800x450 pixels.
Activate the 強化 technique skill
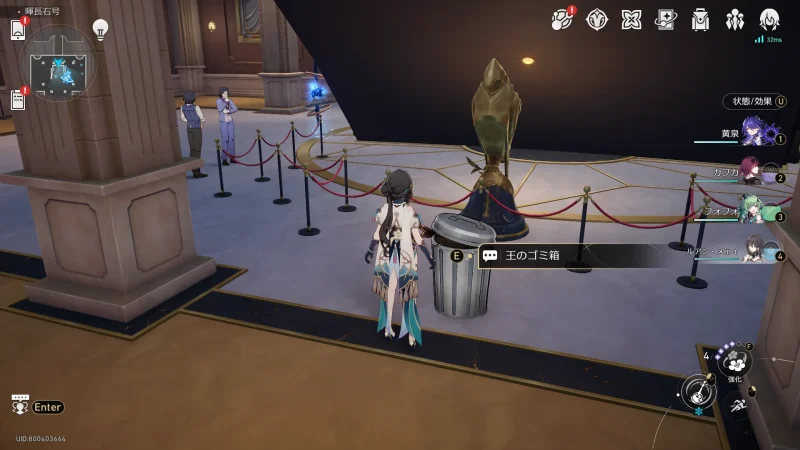tap(735, 361)
